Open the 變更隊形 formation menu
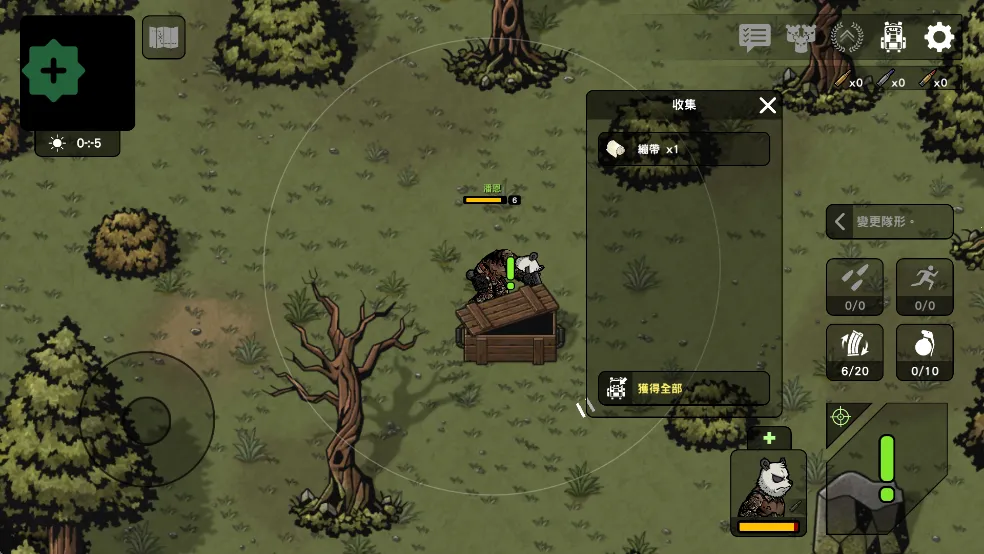The width and height of the screenshot is (984, 554). [x=889, y=222]
